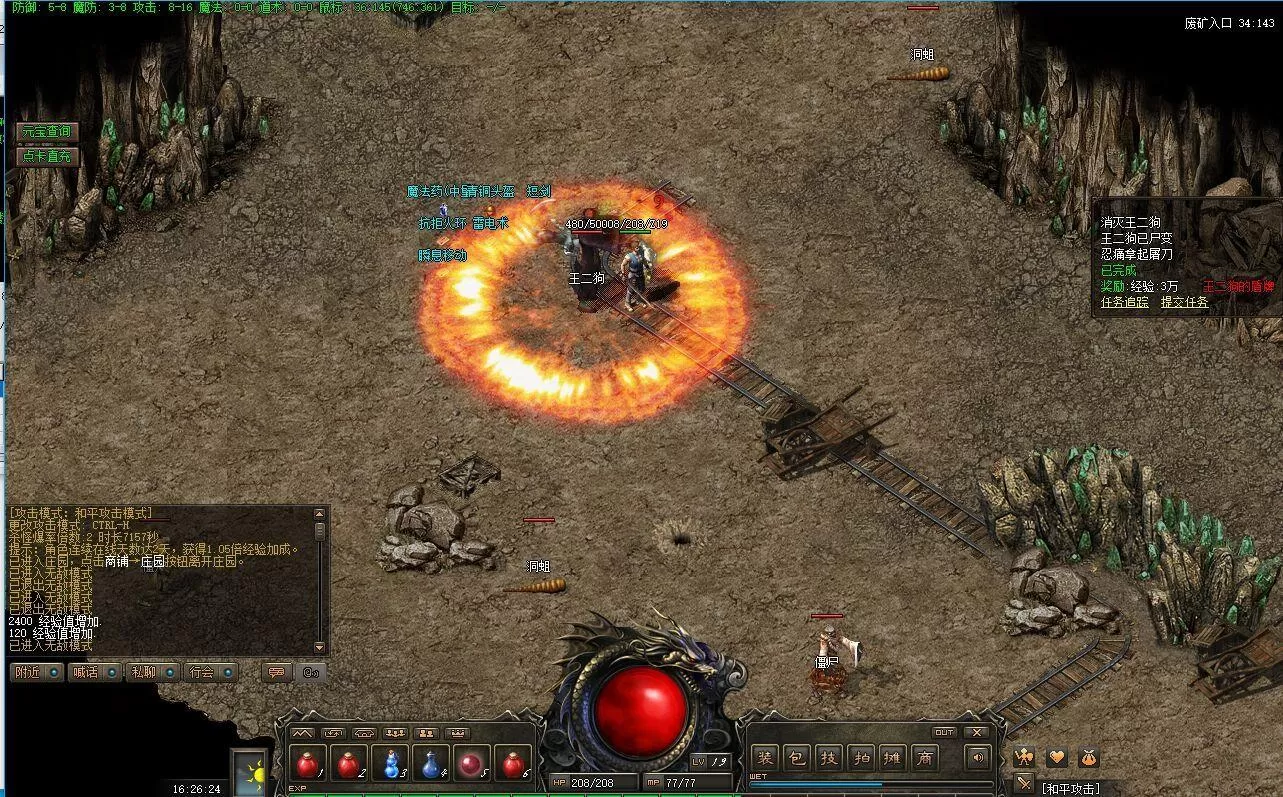Switch to the 行会 guild channel

(x=210, y=672)
